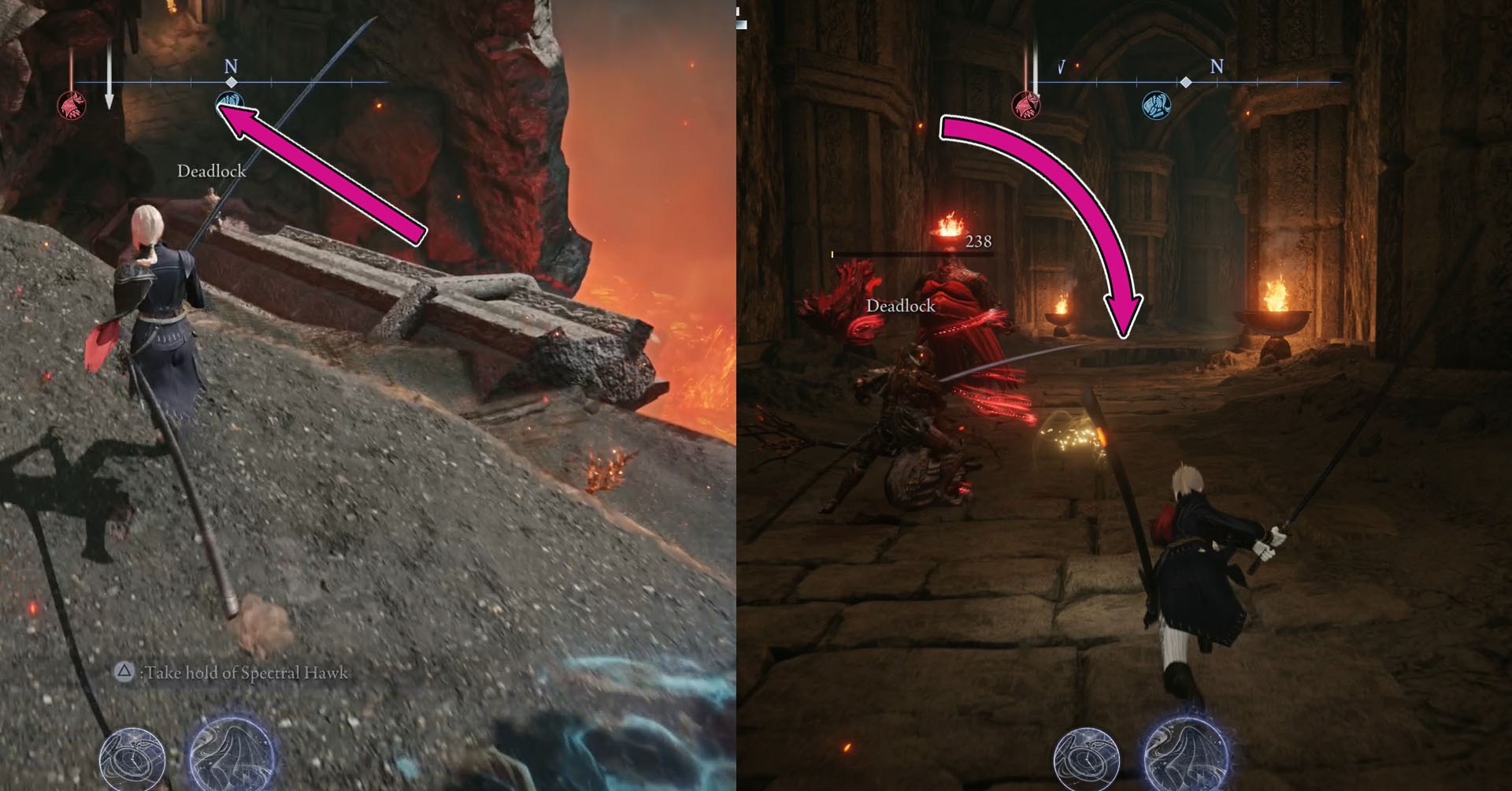This screenshot has height=791, width=1512.
Task: Click the red demon head icon on the right compass
Action: pyautogui.click(x=1025, y=106)
